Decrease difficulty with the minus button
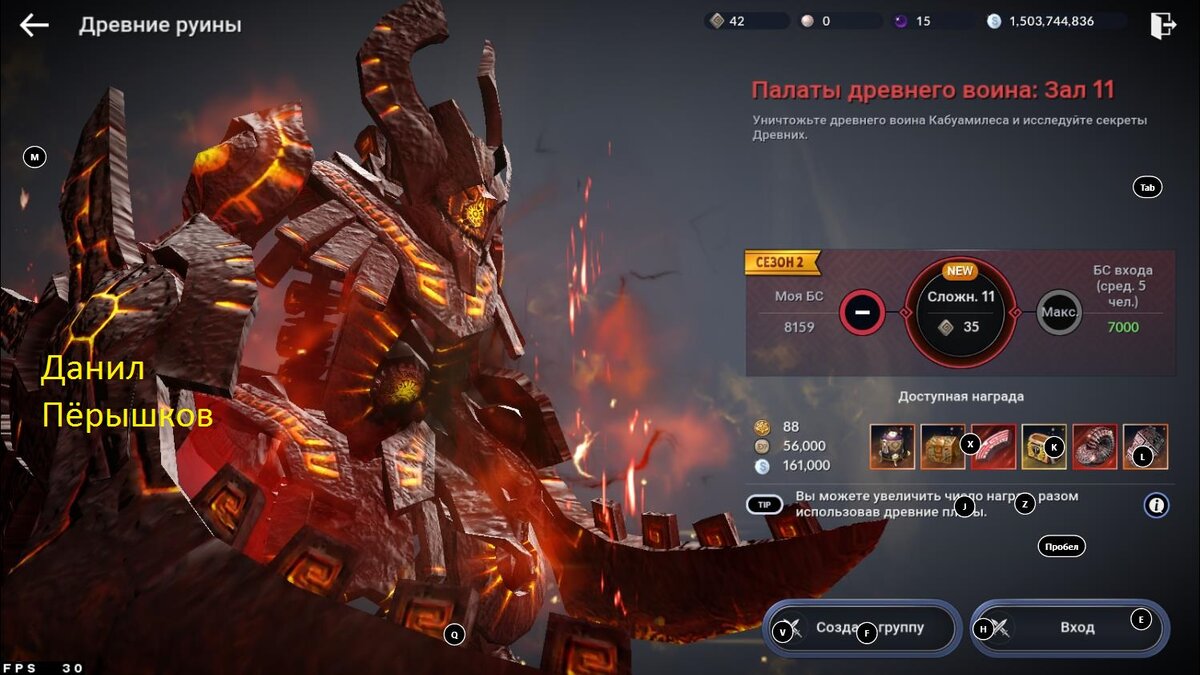 pos(863,312)
